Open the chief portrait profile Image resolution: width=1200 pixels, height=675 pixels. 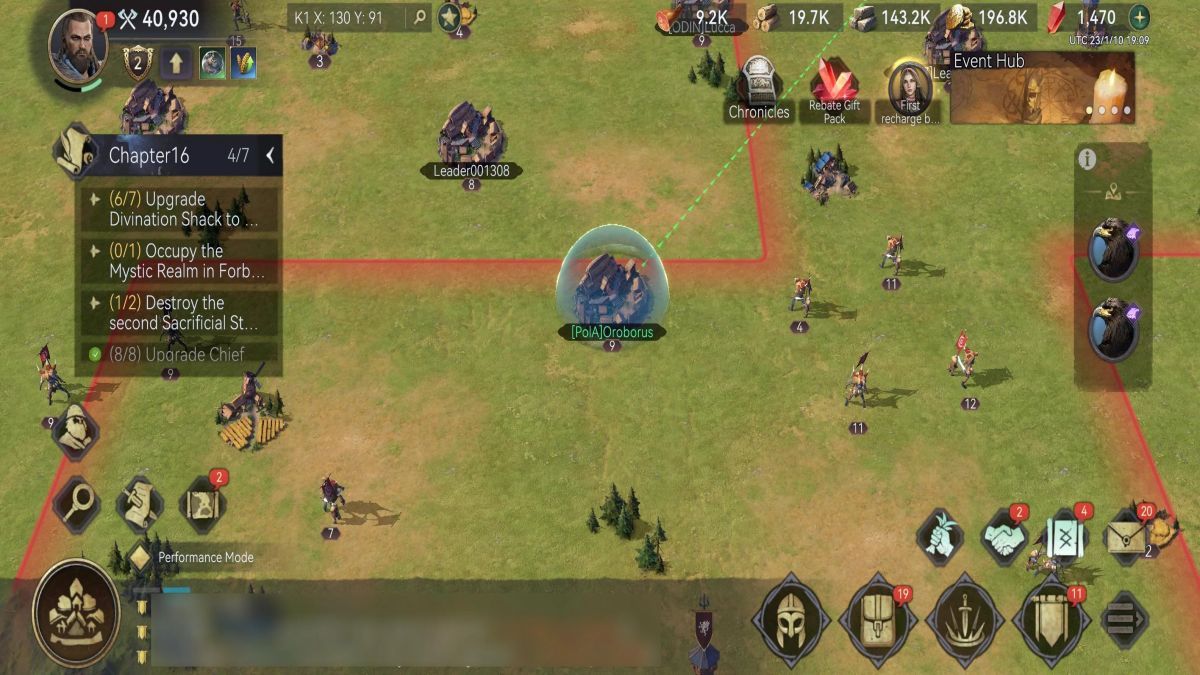(77, 44)
